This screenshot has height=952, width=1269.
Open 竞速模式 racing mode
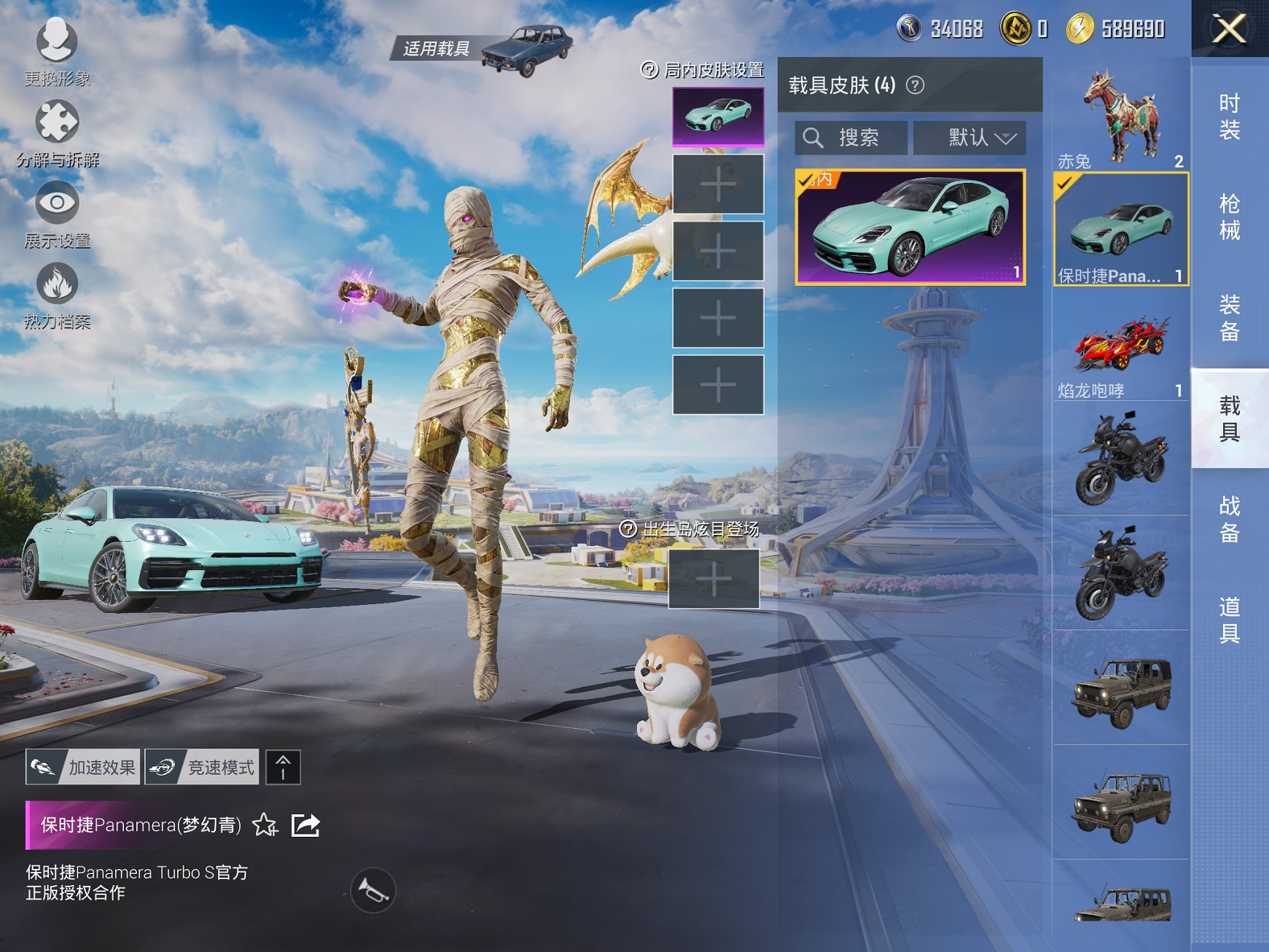pos(201,766)
